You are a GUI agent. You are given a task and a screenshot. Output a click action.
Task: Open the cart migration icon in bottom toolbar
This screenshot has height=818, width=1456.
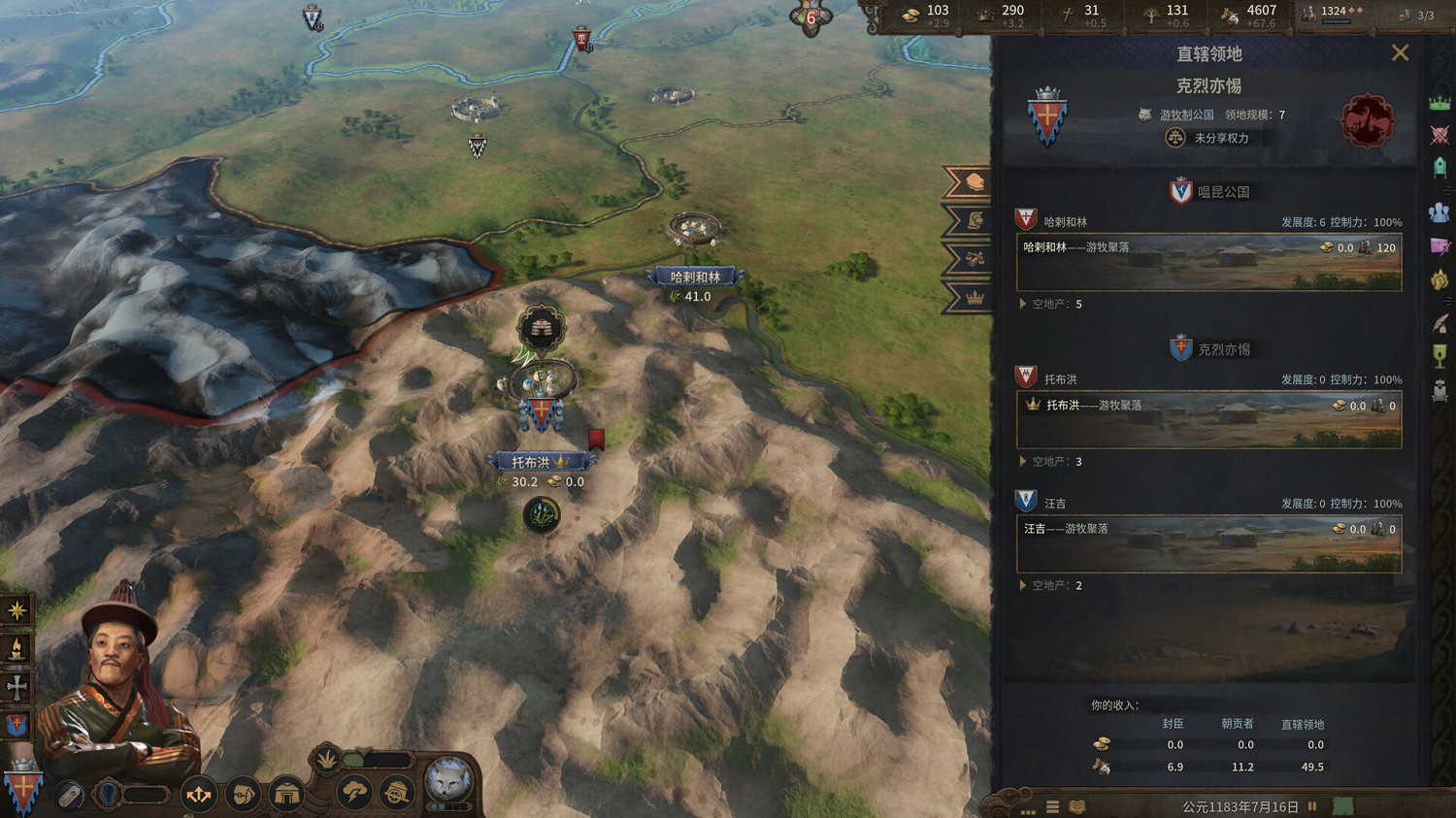point(396,794)
